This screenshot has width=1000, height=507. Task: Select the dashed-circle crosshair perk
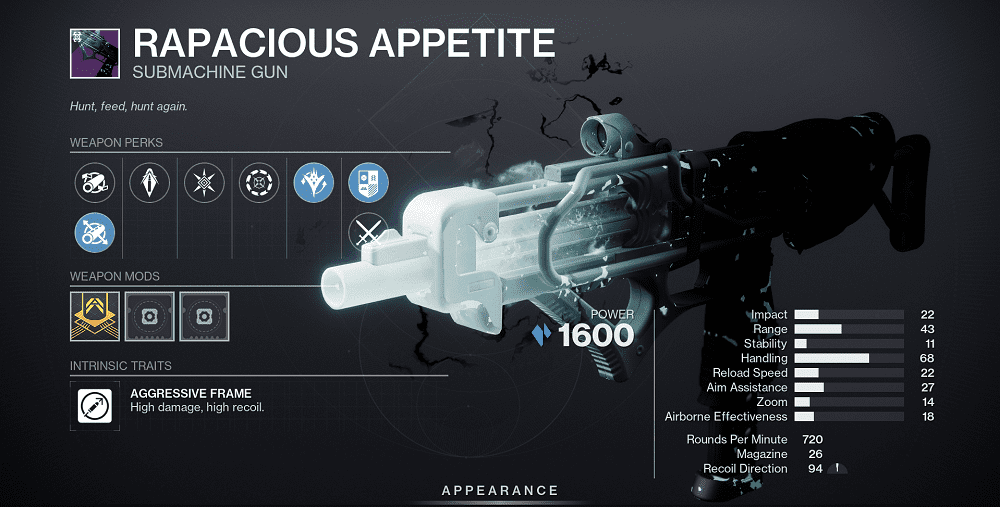click(259, 182)
